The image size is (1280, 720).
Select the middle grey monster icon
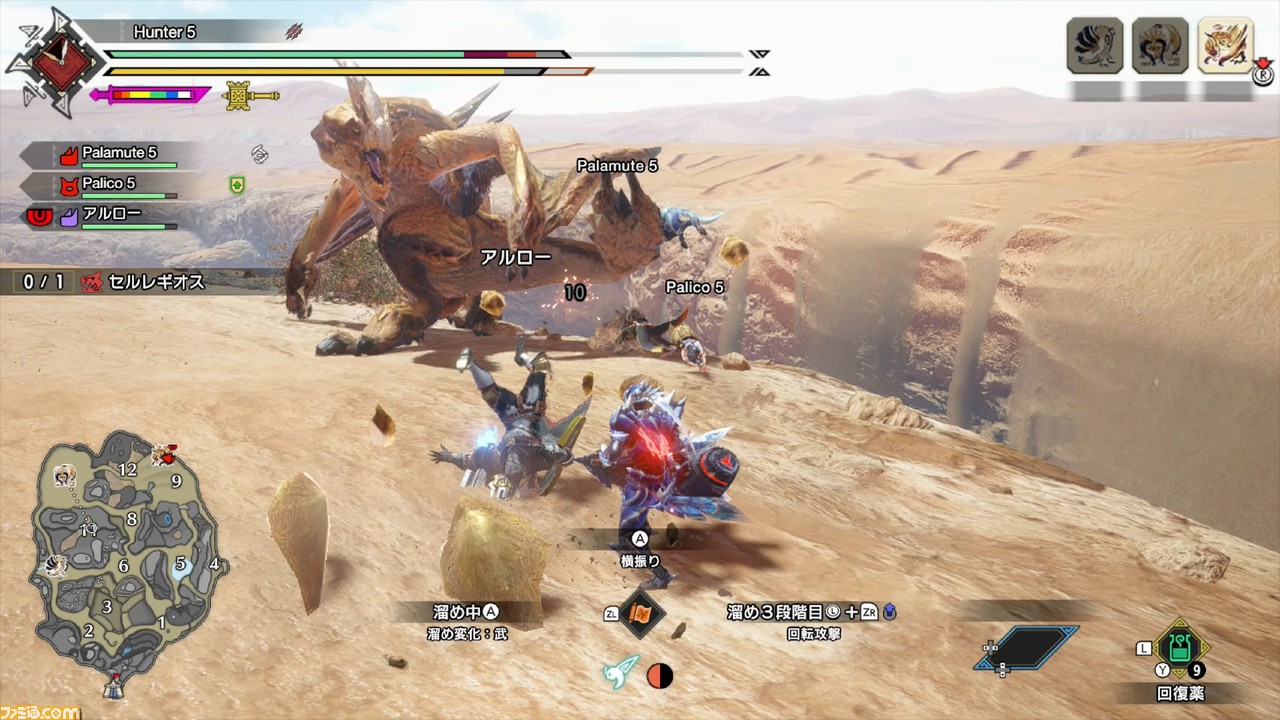[1160, 45]
